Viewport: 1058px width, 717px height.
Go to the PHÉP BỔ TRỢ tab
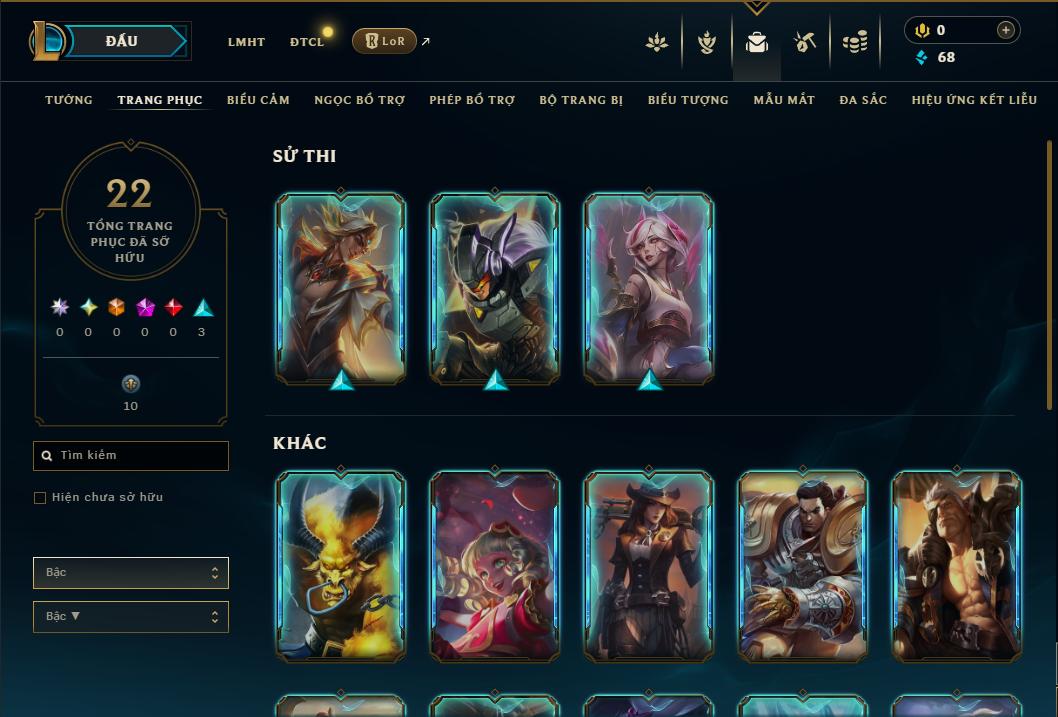click(x=472, y=100)
